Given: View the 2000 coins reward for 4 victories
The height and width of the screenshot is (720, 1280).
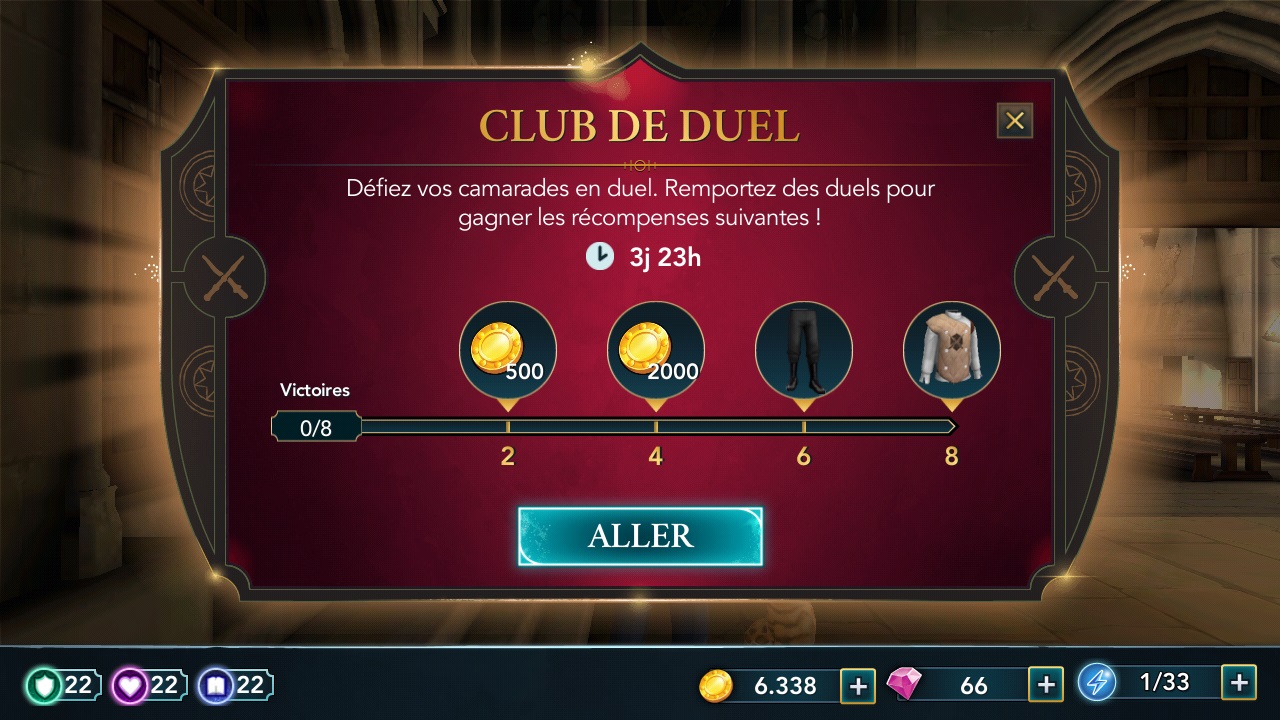Looking at the screenshot, I should 655,350.
